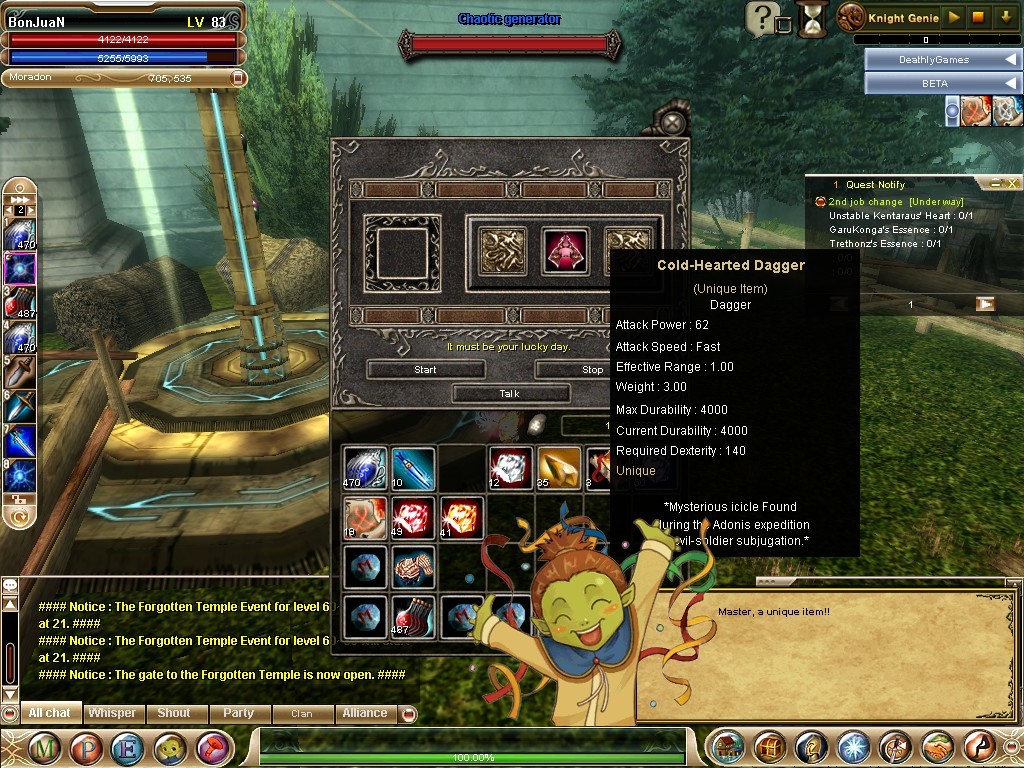The image size is (1024, 768).
Task: Show the All chat tab
Action: [x=50, y=713]
